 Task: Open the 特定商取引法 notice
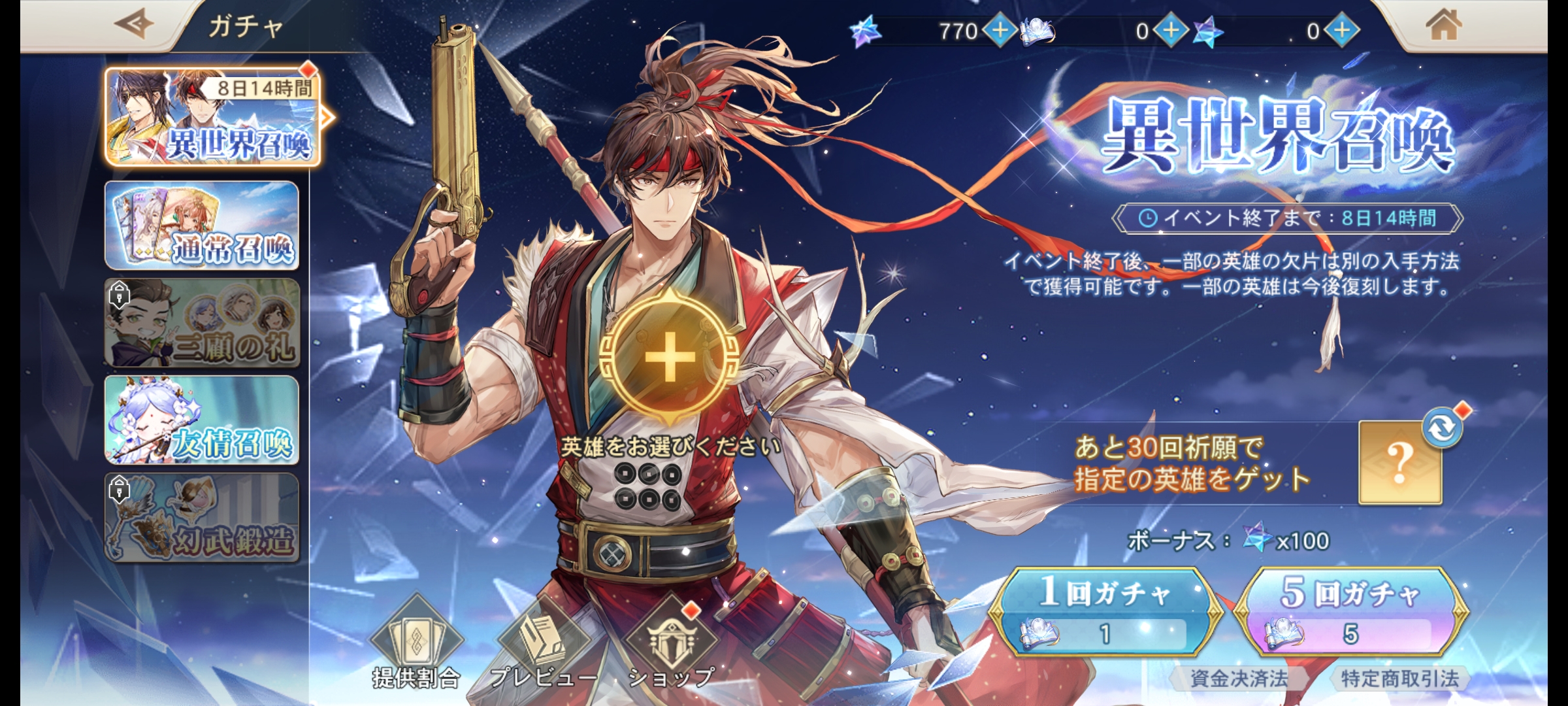1399,679
